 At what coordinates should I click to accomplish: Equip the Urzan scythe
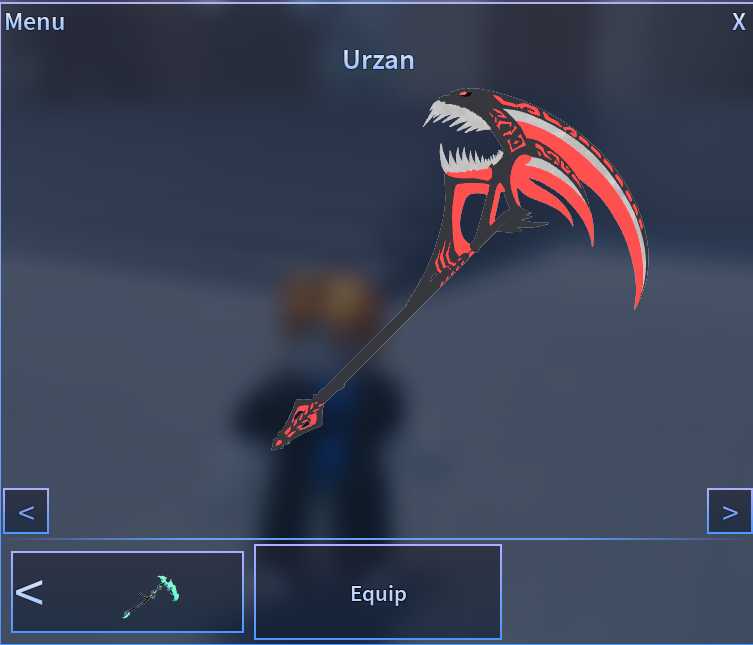(x=378, y=593)
